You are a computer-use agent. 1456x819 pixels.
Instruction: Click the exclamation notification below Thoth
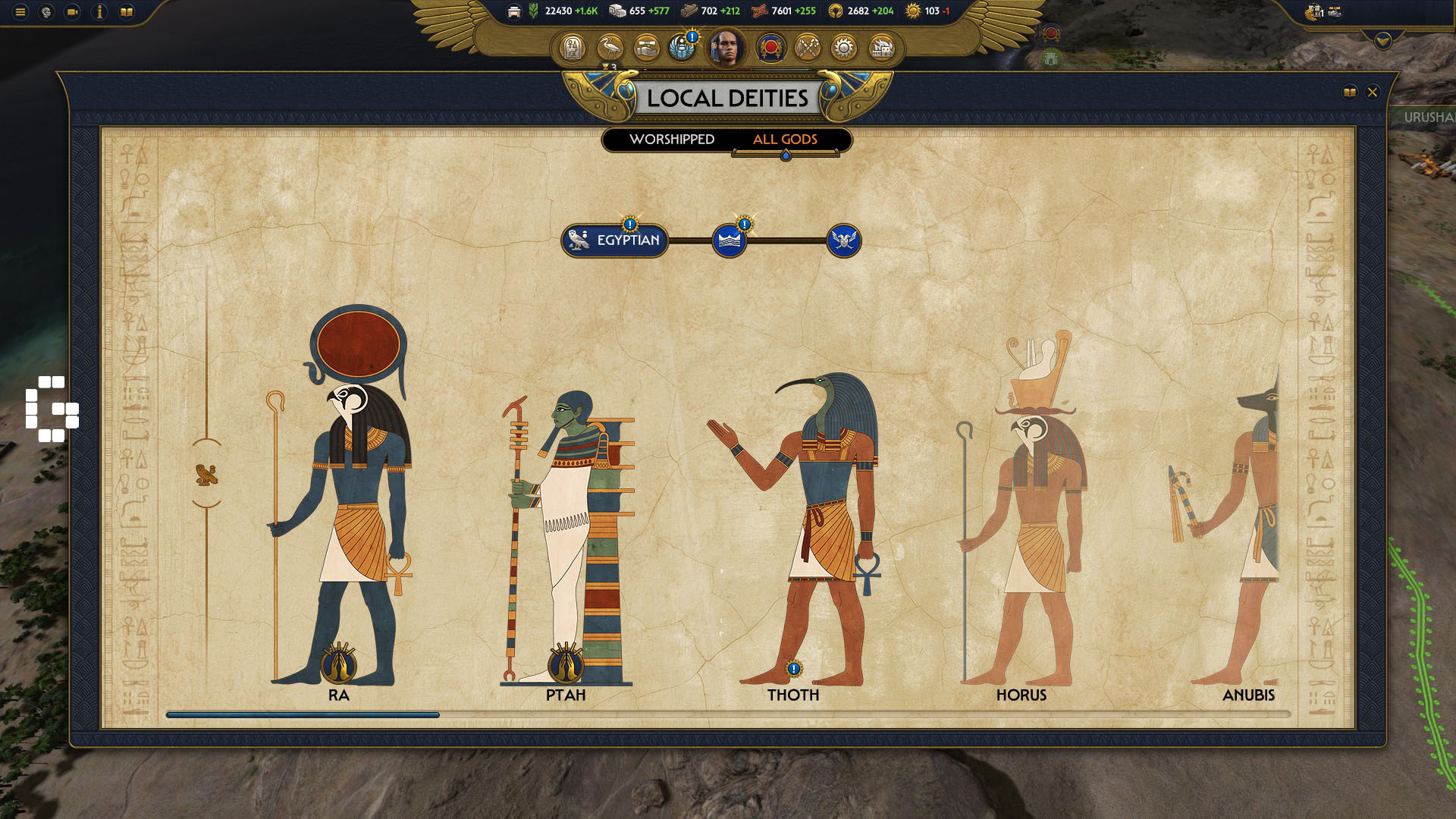click(x=793, y=668)
